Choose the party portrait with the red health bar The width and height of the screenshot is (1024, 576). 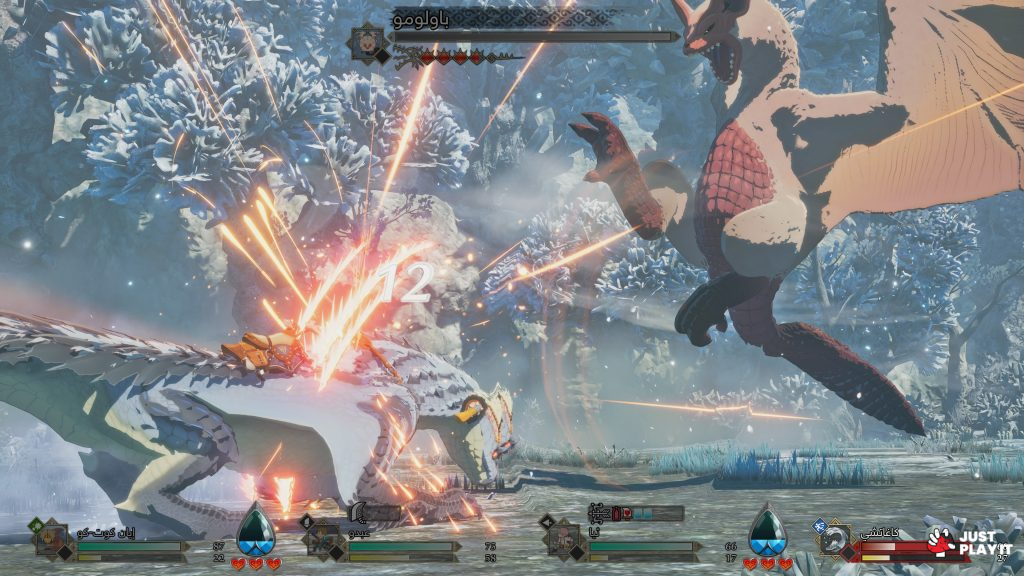pyautogui.click(x=835, y=541)
